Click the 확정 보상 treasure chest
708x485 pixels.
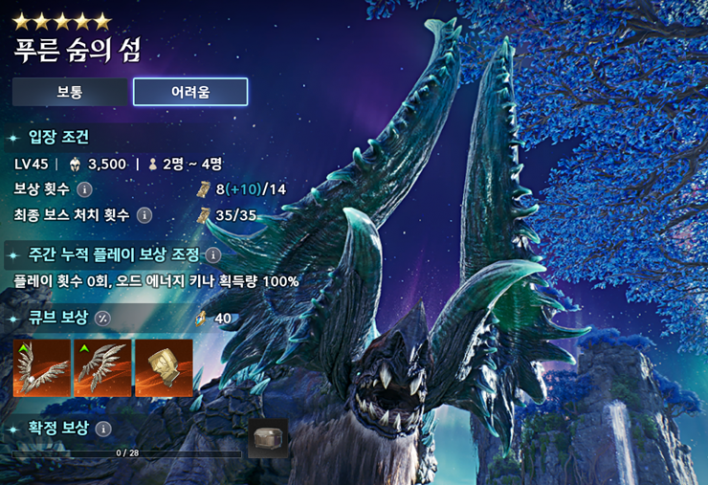pyautogui.click(x=267, y=438)
